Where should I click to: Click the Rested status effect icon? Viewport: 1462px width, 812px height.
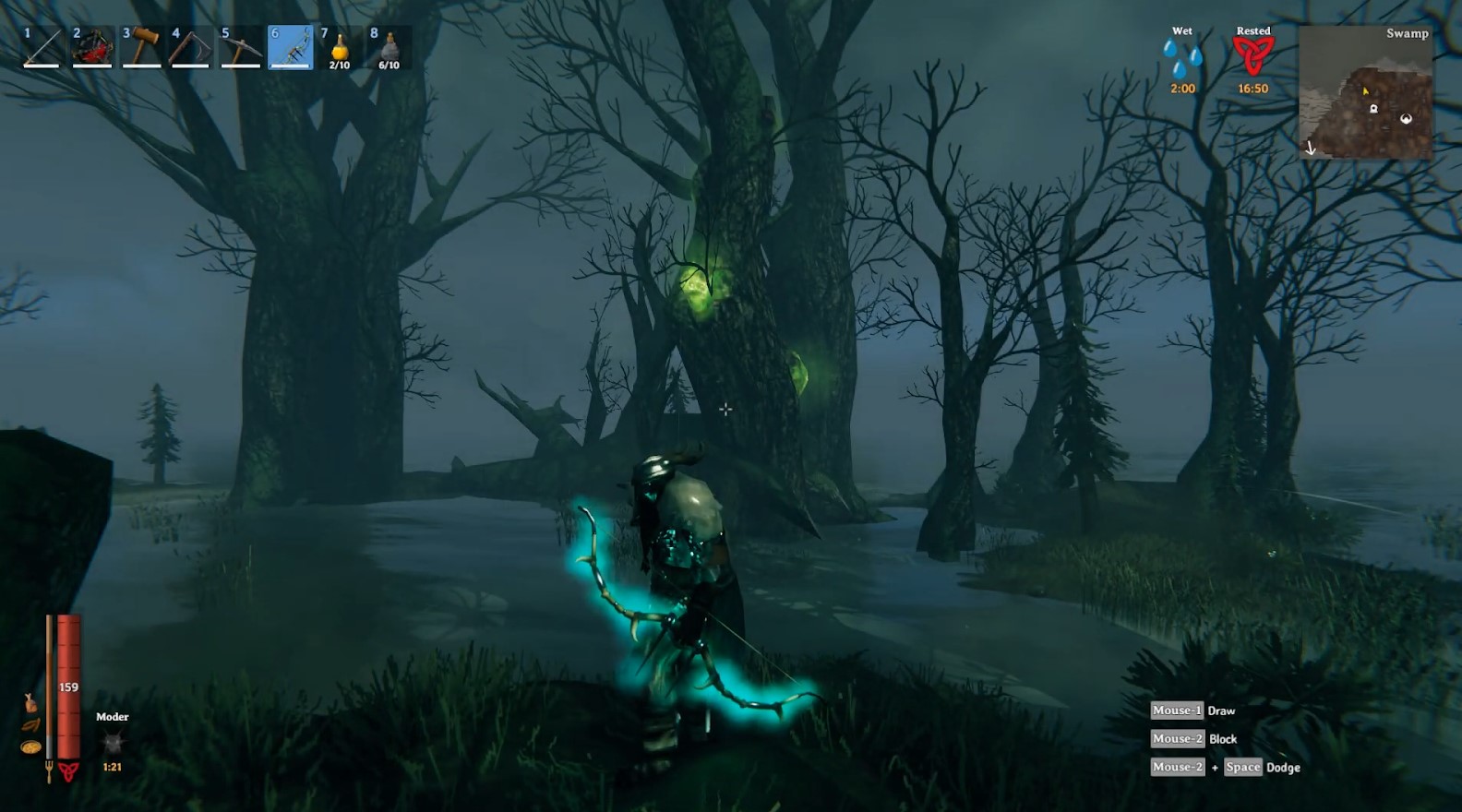pyautogui.click(x=1252, y=56)
